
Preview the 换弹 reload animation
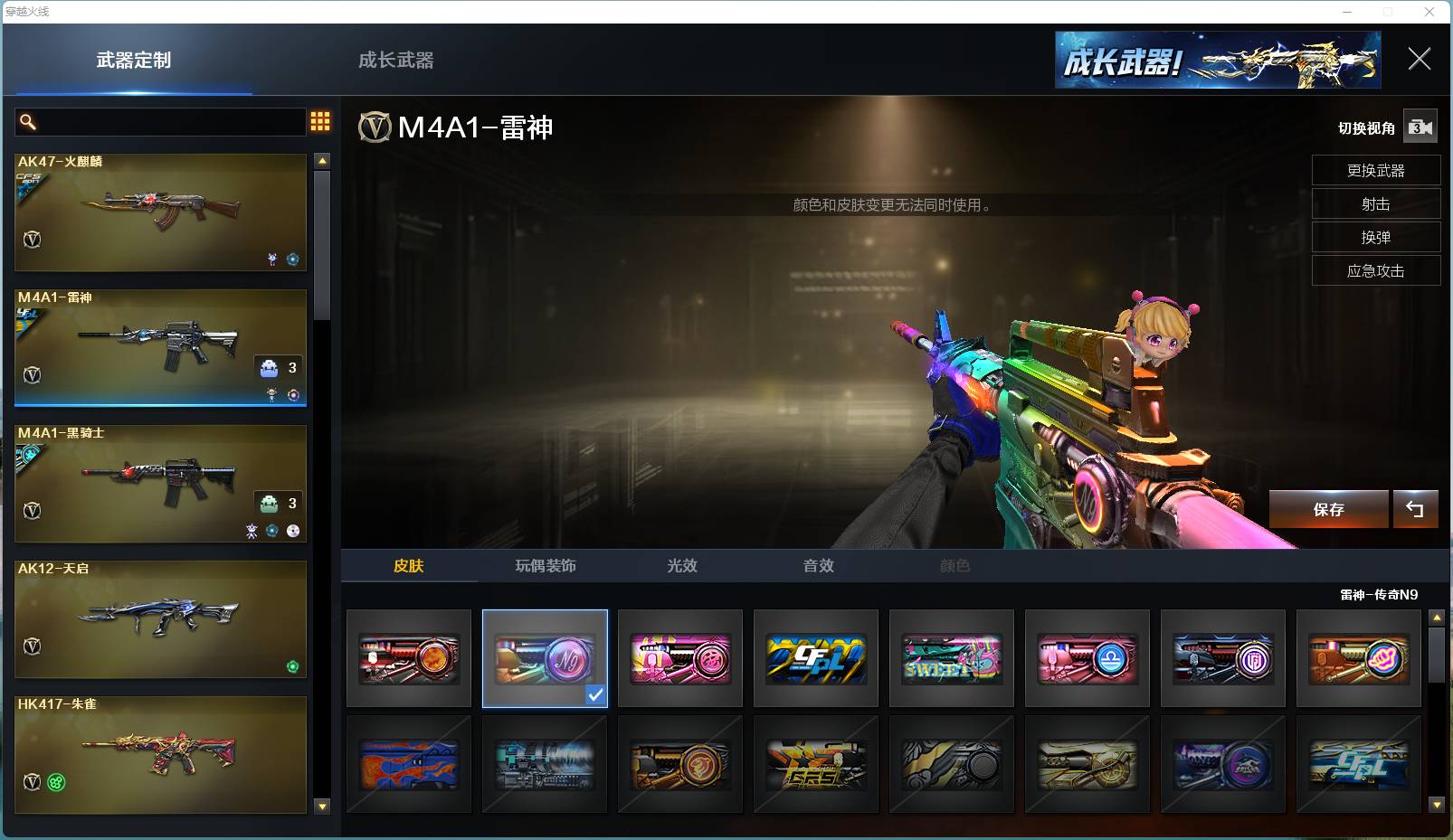click(x=1375, y=238)
